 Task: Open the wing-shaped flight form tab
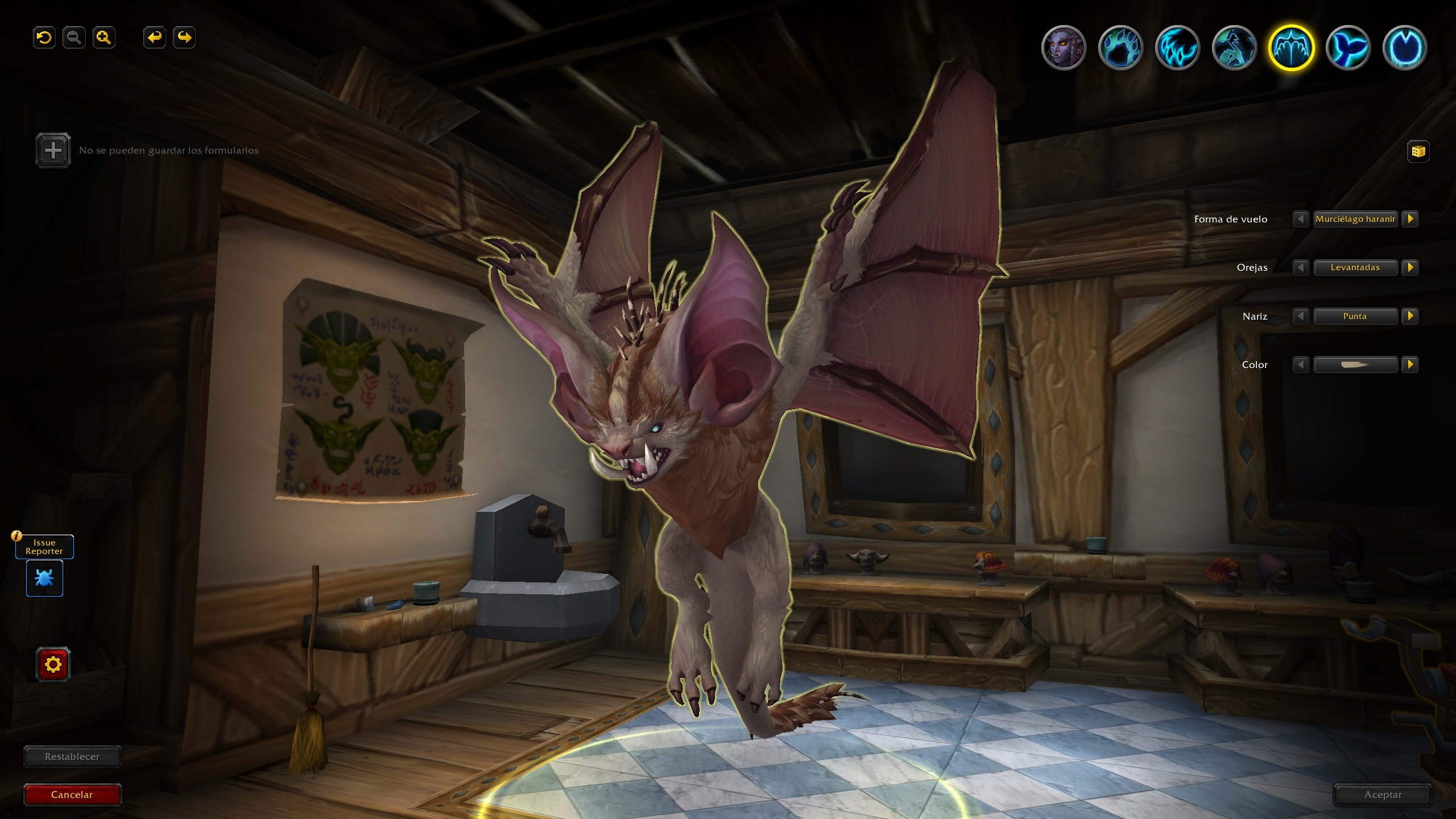(1291, 48)
